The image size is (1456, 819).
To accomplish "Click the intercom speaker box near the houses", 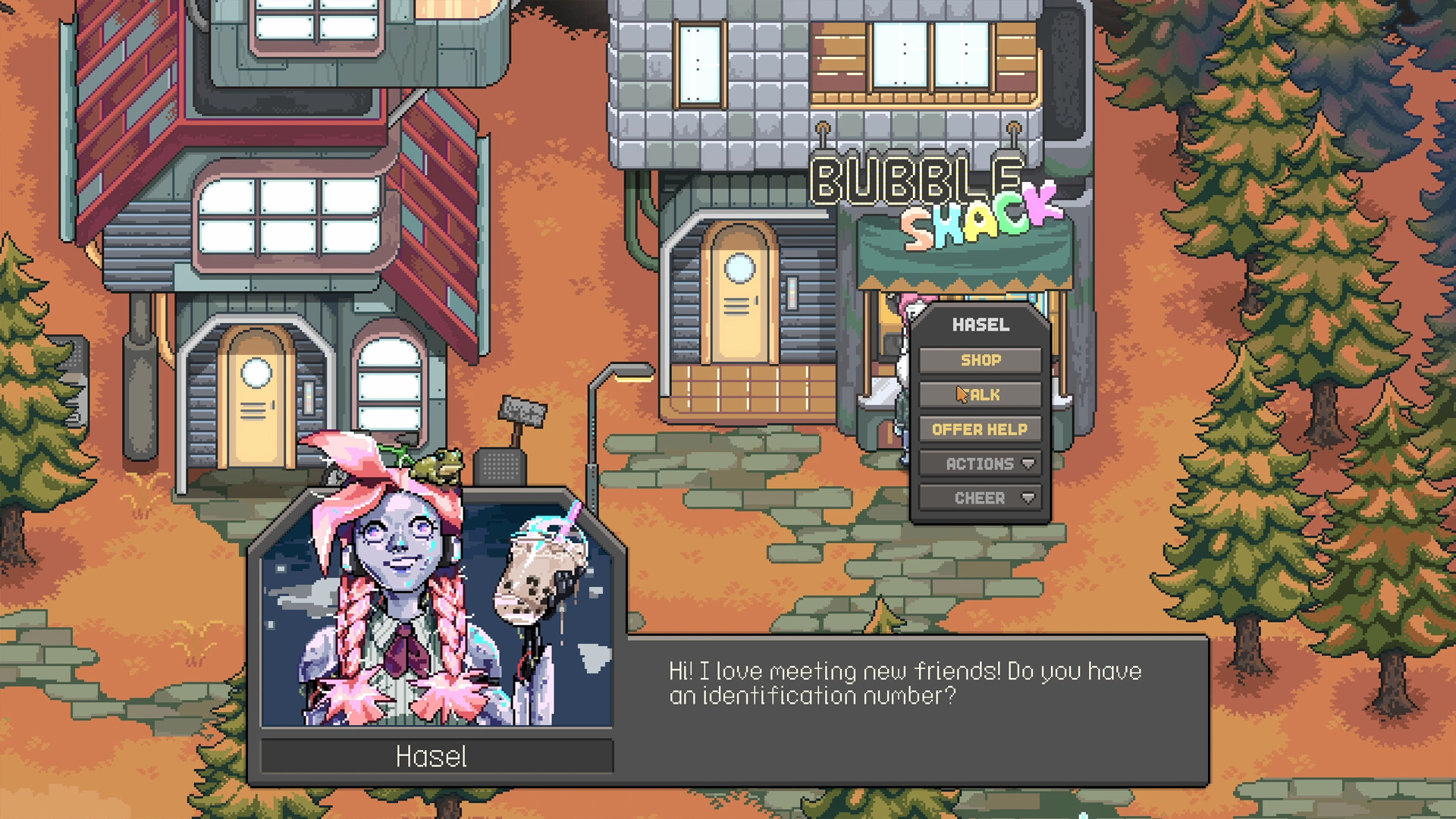I will 500,466.
